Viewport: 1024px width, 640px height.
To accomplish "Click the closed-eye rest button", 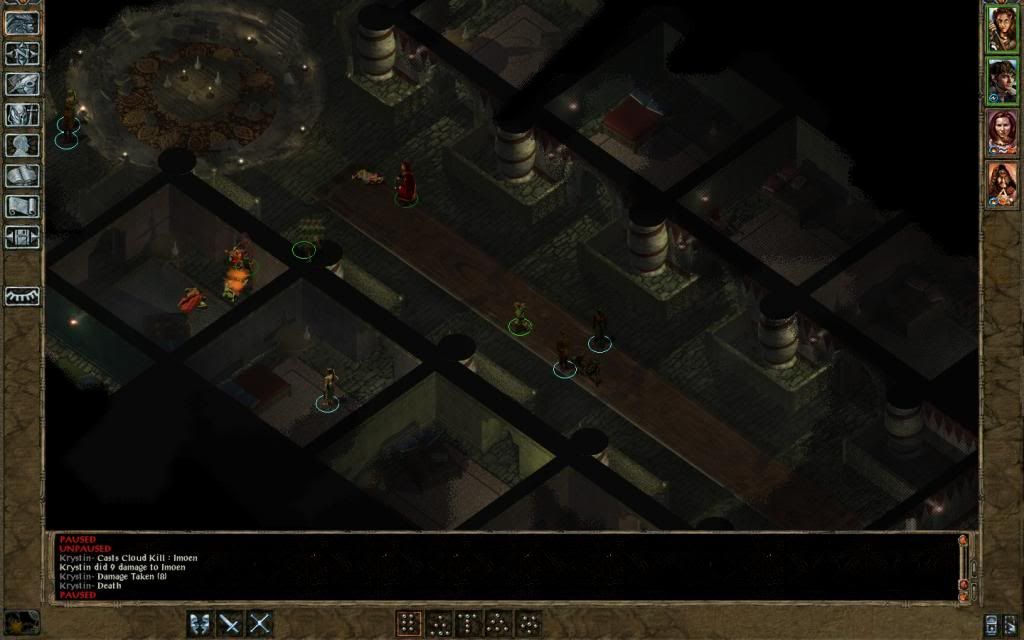I will [22, 296].
